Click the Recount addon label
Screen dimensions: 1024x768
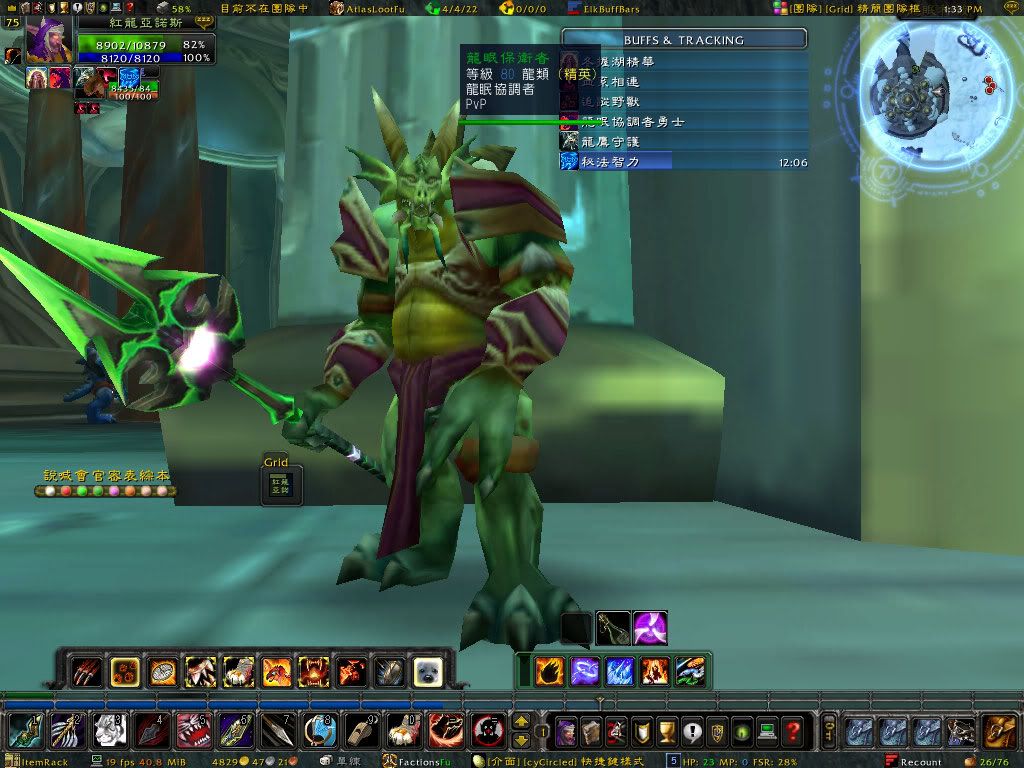[x=920, y=762]
